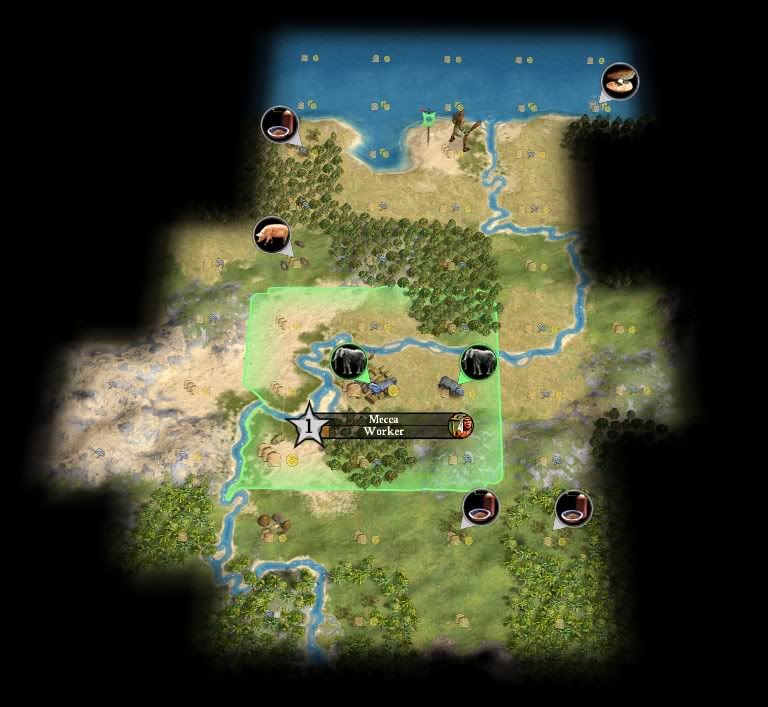Click the Worker production portrait on Mecca's bar
The height and width of the screenshot is (707, 768).
tap(461, 425)
